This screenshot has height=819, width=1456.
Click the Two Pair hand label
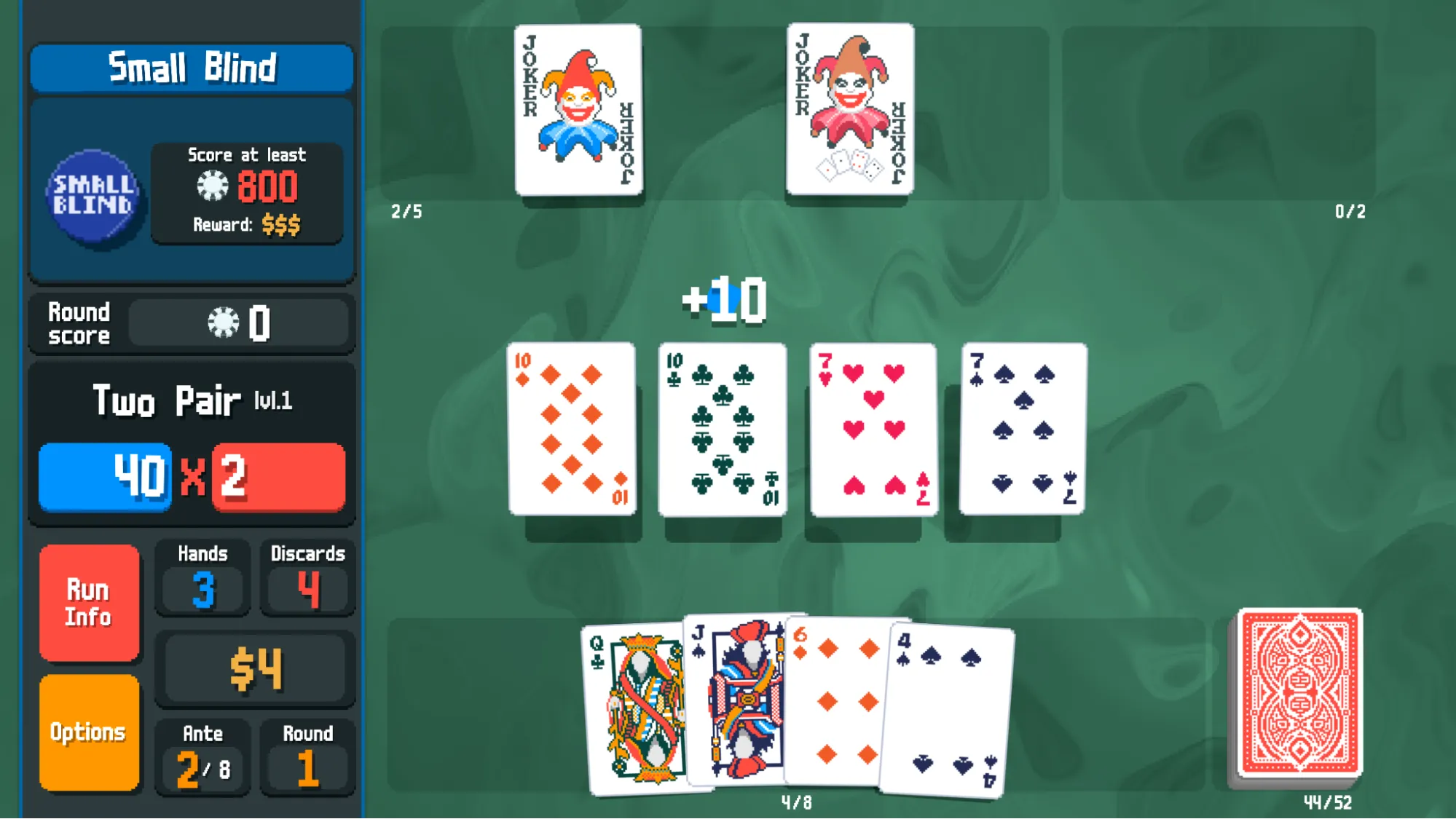168,400
